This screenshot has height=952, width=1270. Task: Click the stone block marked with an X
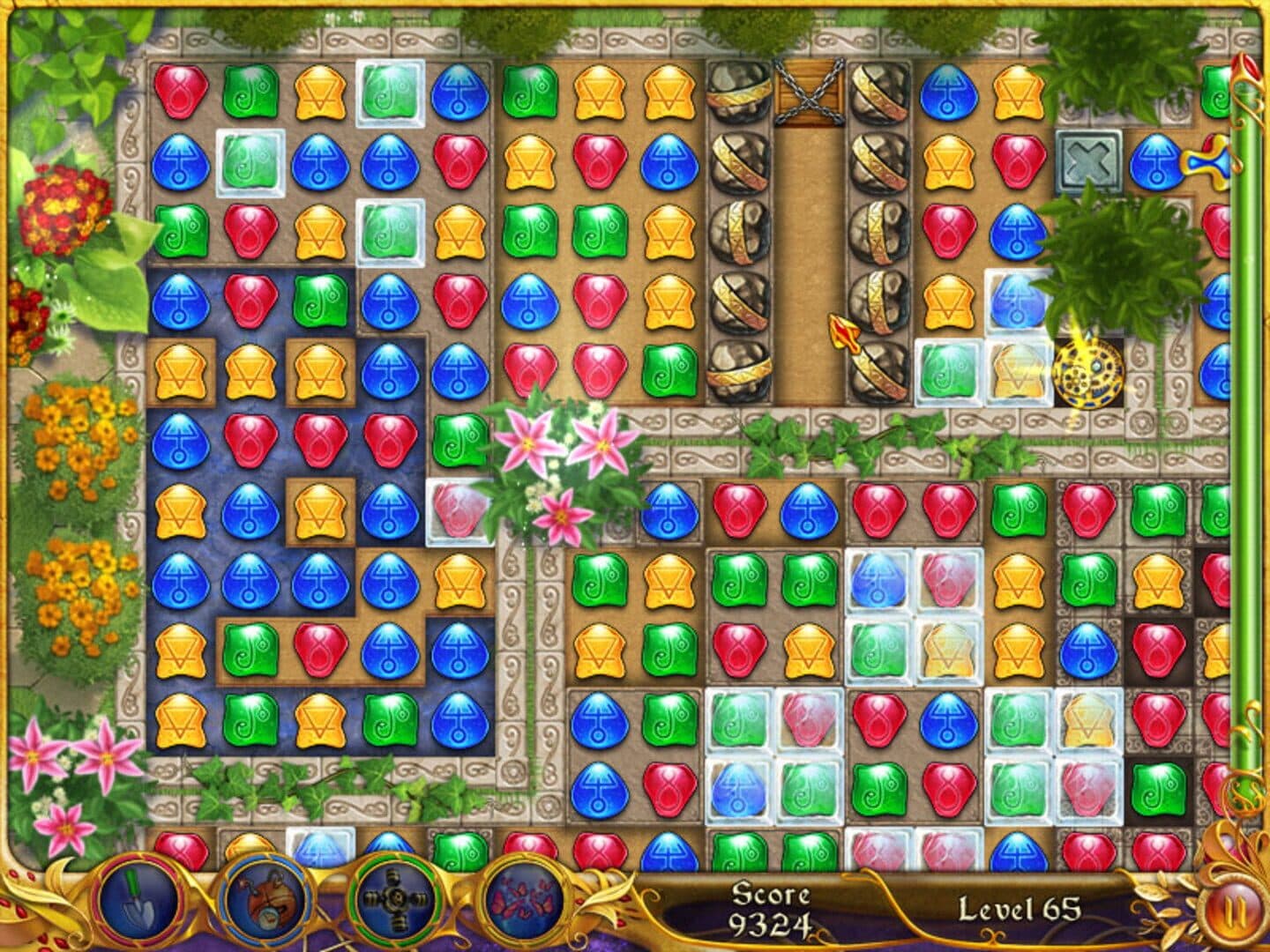point(1088,163)
